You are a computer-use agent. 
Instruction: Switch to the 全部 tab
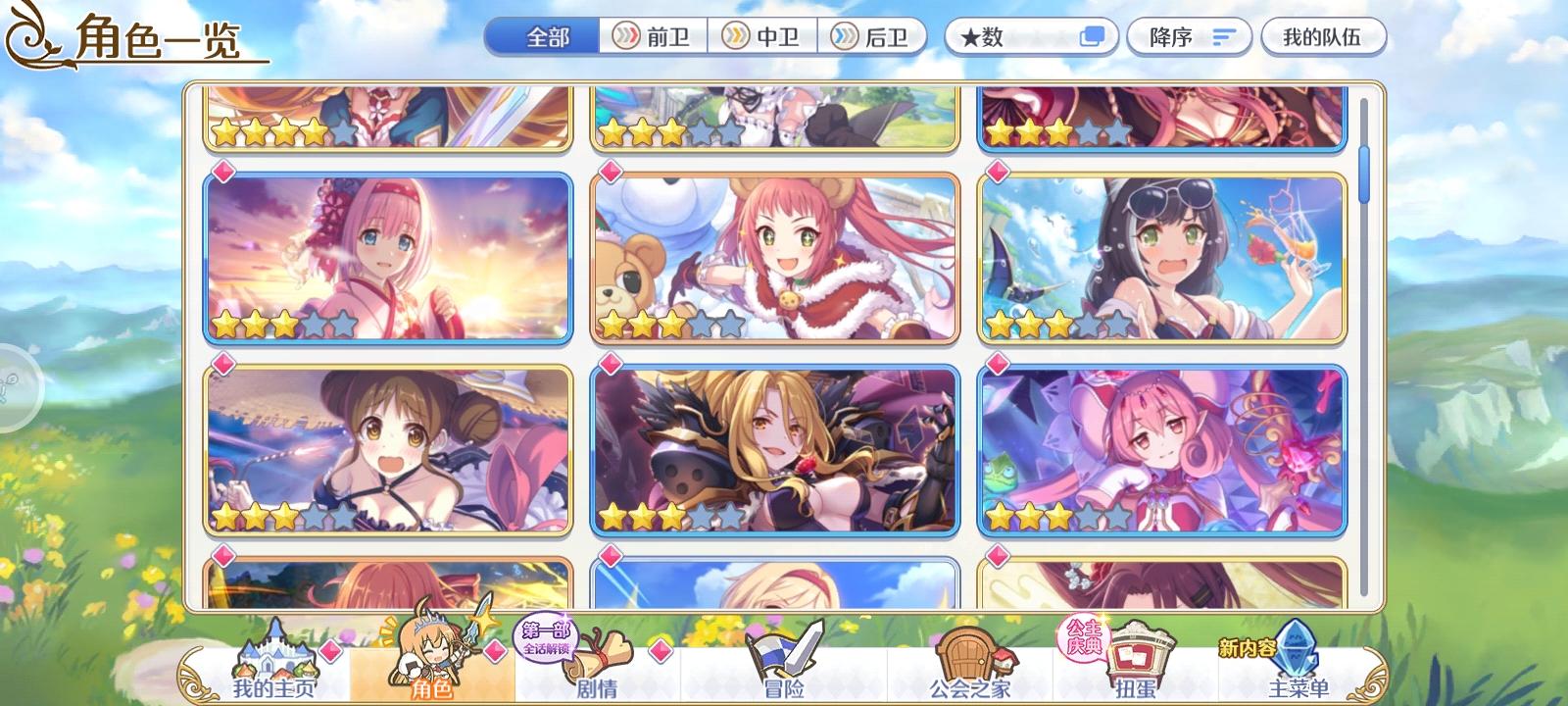[545, 36]
